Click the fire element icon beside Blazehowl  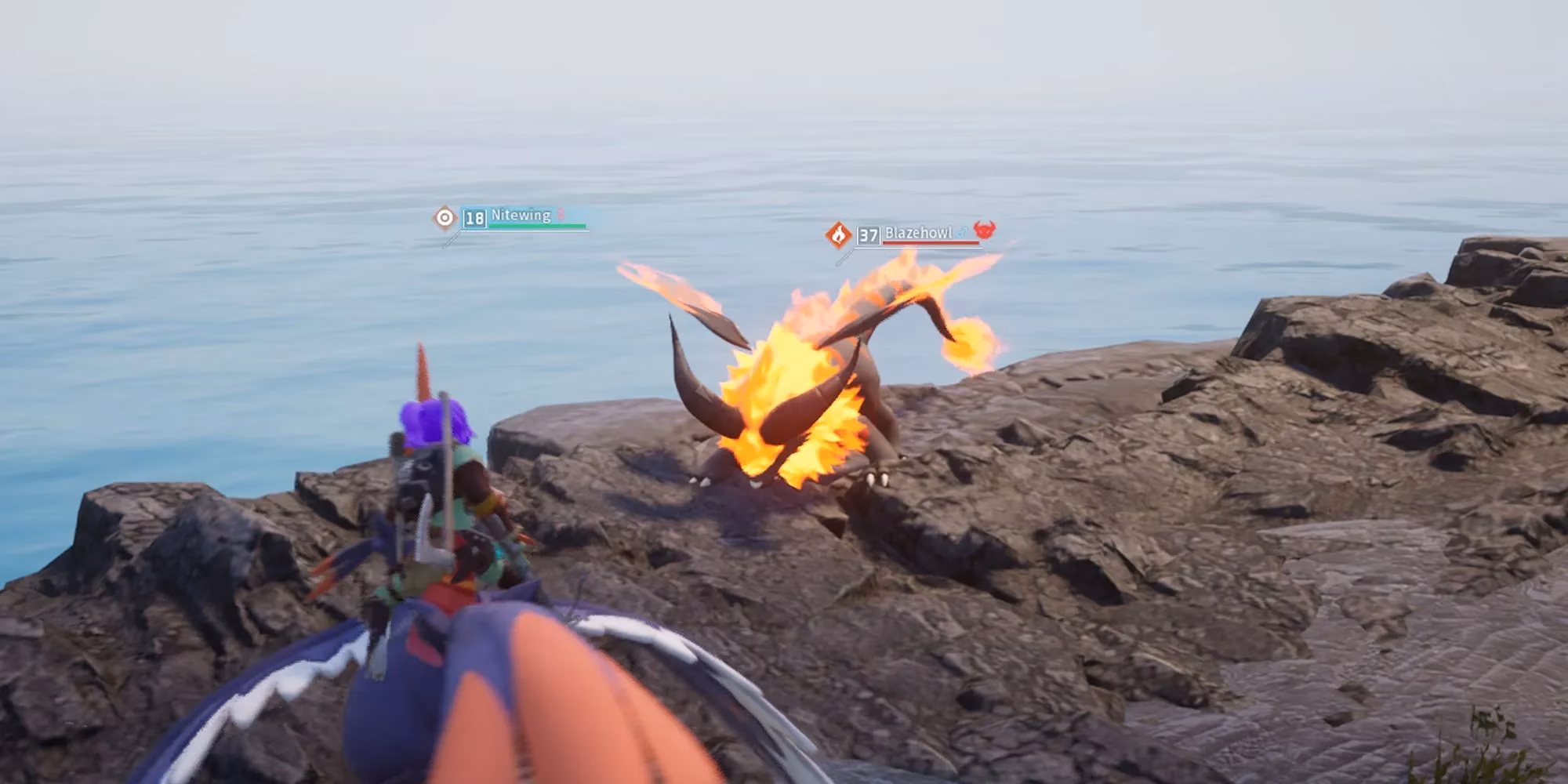[838, 234]
